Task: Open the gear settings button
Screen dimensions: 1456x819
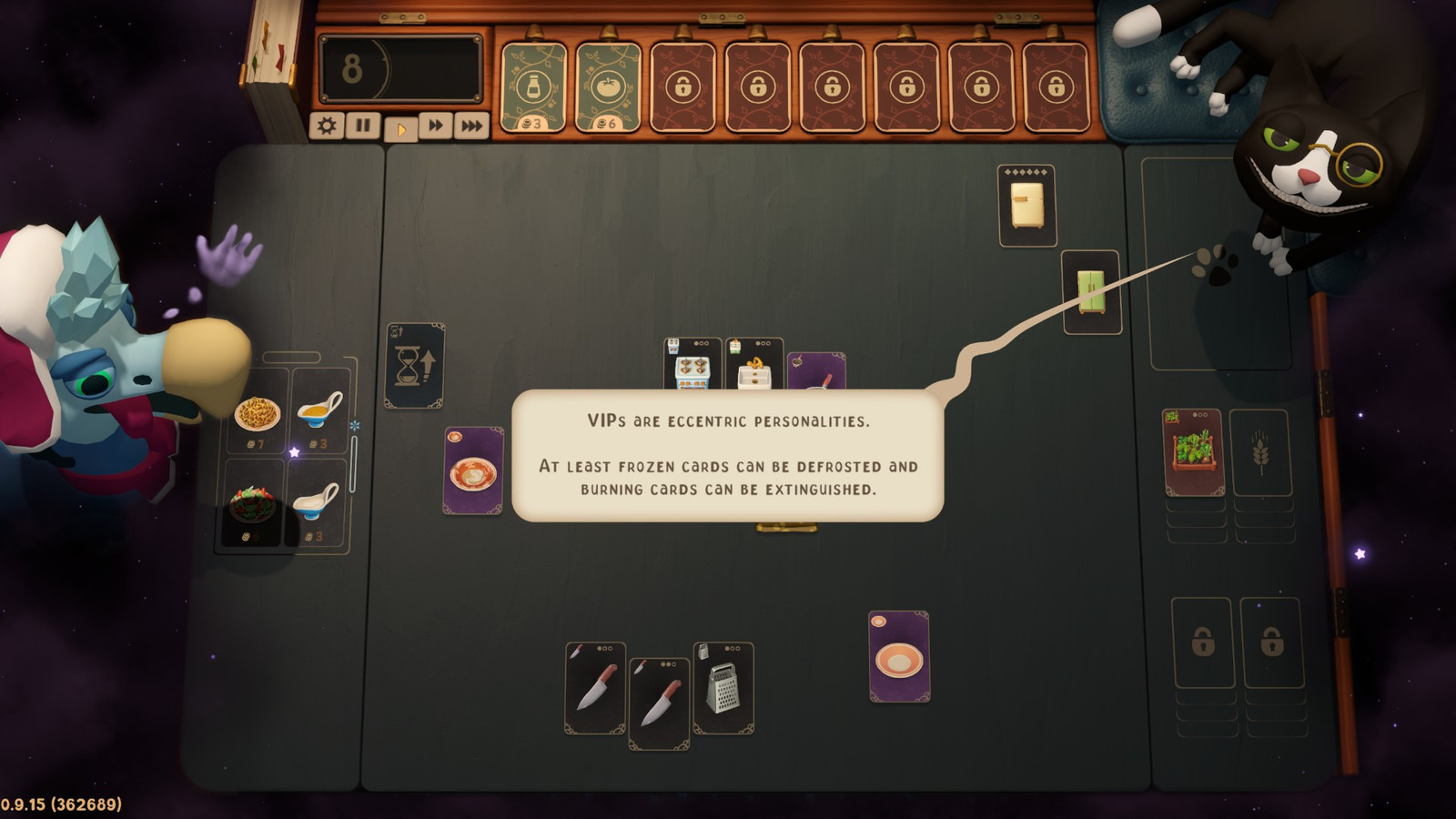Action: click(x=326, y=126)
